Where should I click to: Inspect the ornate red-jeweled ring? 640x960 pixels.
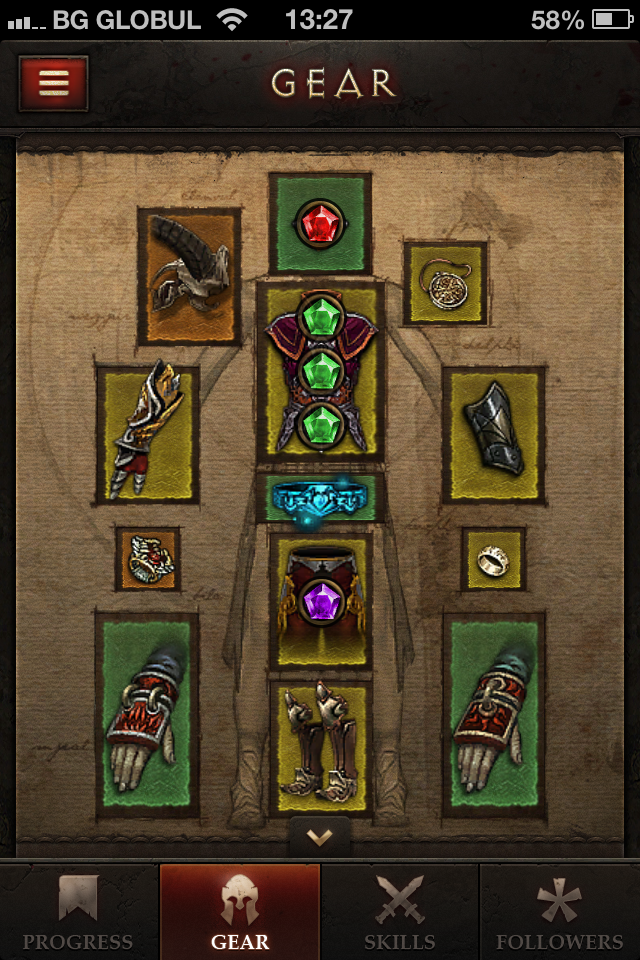pos(148,559)
